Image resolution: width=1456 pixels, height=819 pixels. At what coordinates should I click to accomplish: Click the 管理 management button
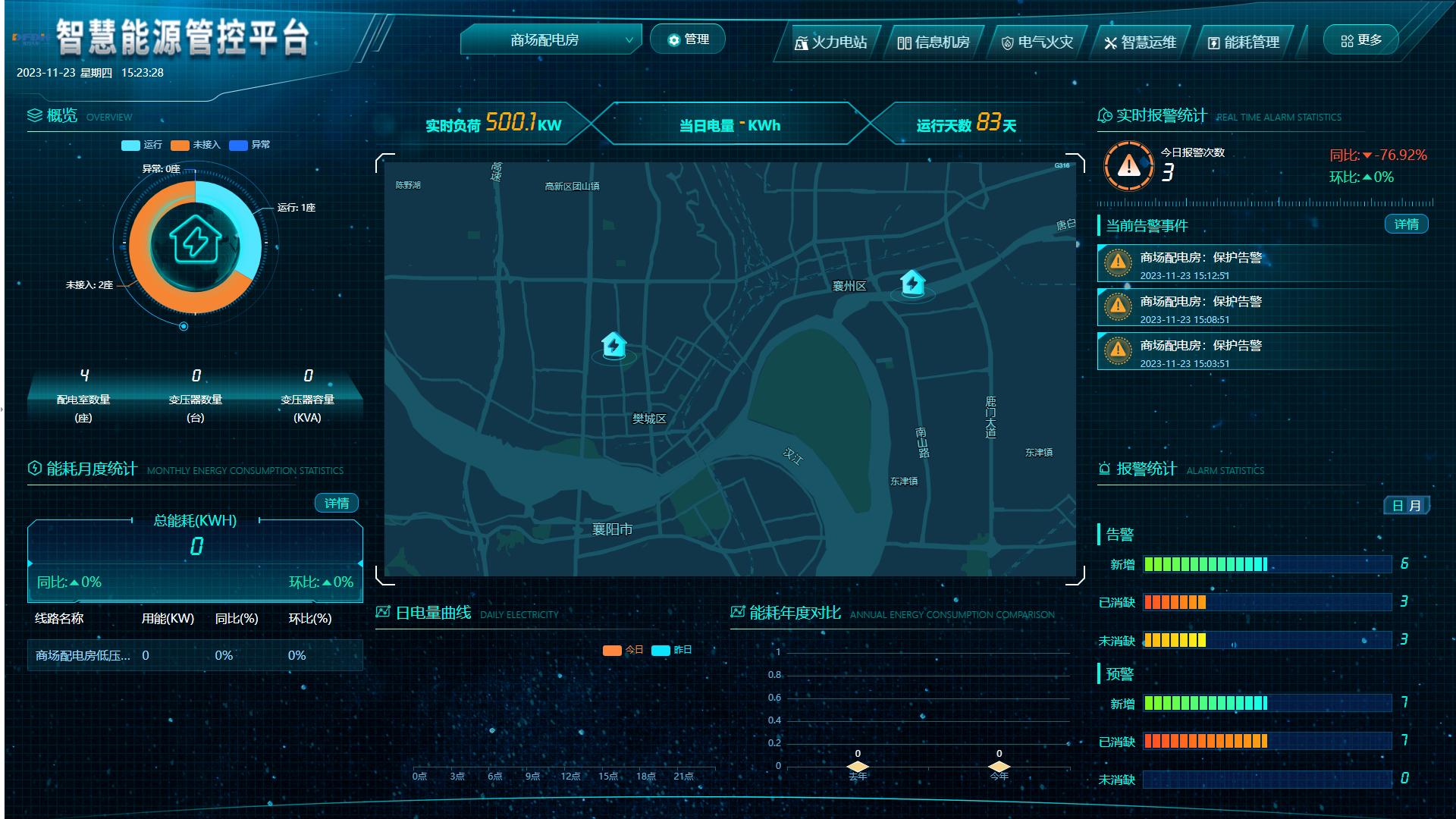(x=688, y=39)
